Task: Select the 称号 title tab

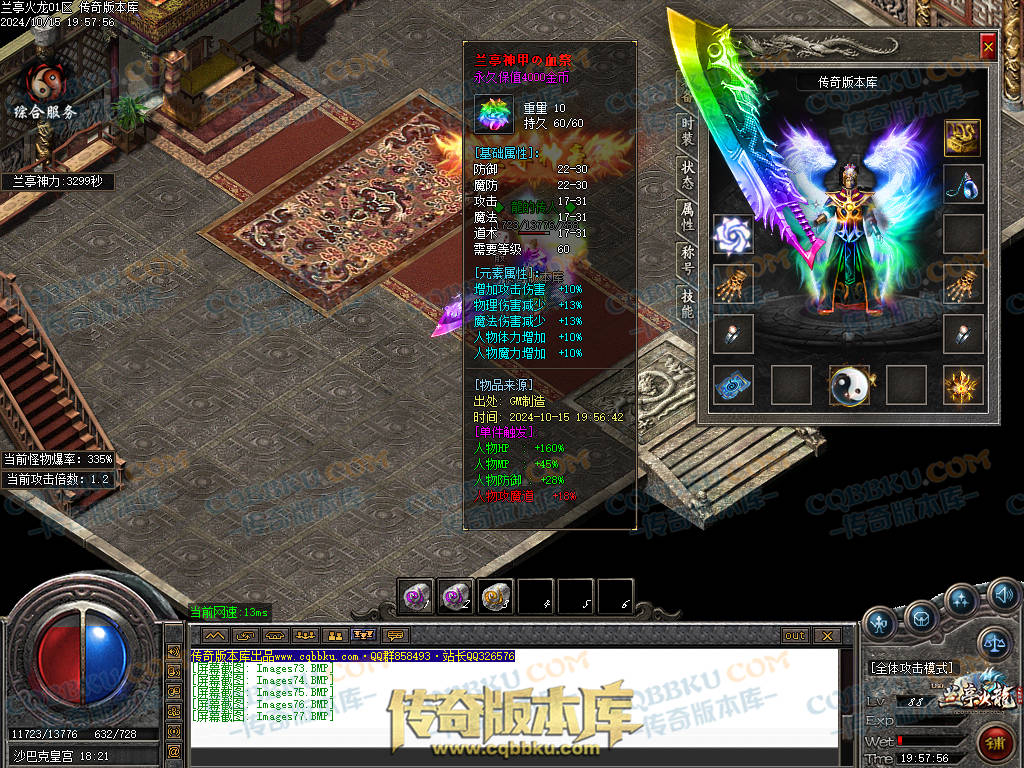Action: click(688, 261)
